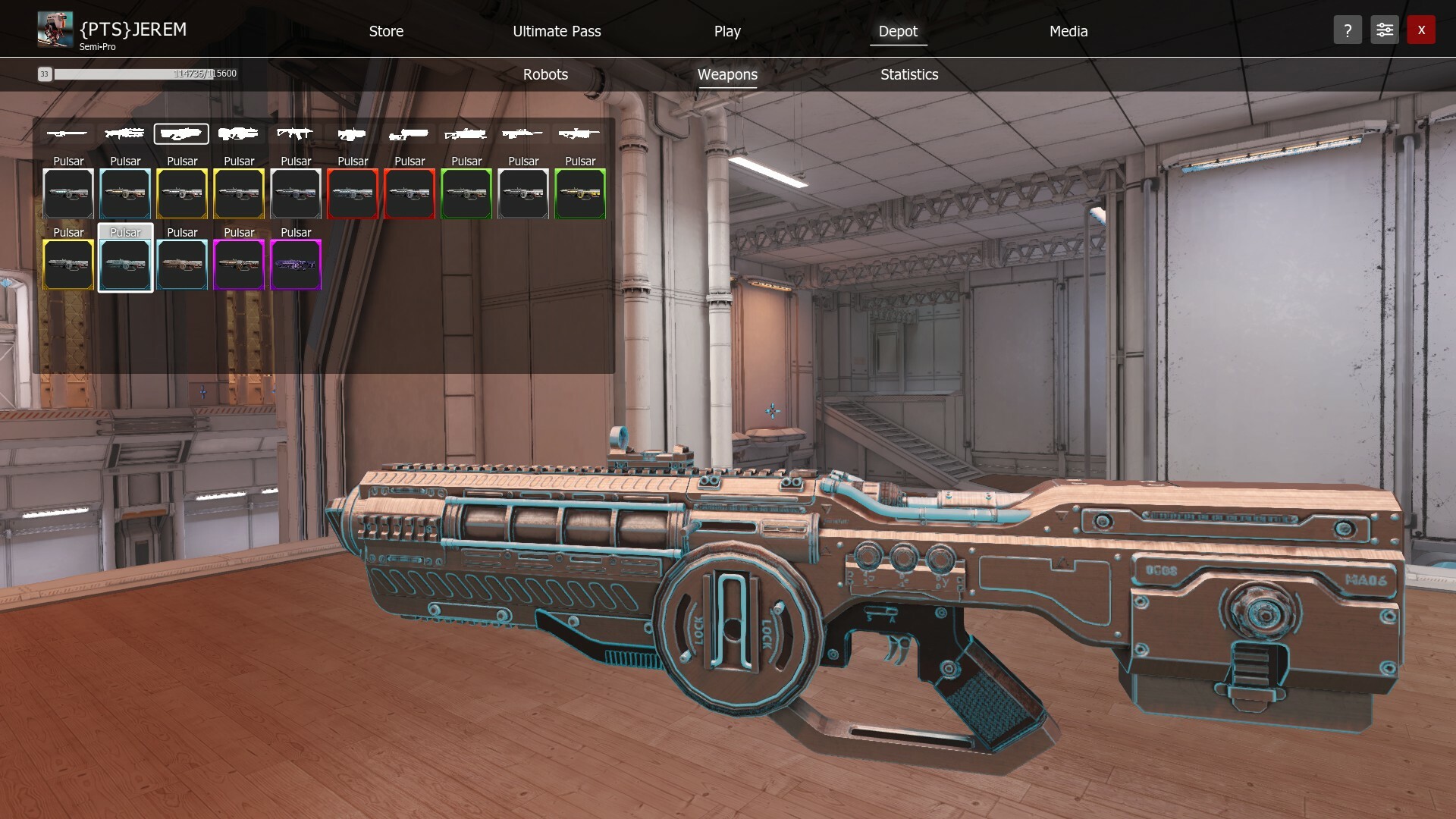The image size is (1456, 819).
Task: Go to the Robots section
Action: tap(544, 74)
